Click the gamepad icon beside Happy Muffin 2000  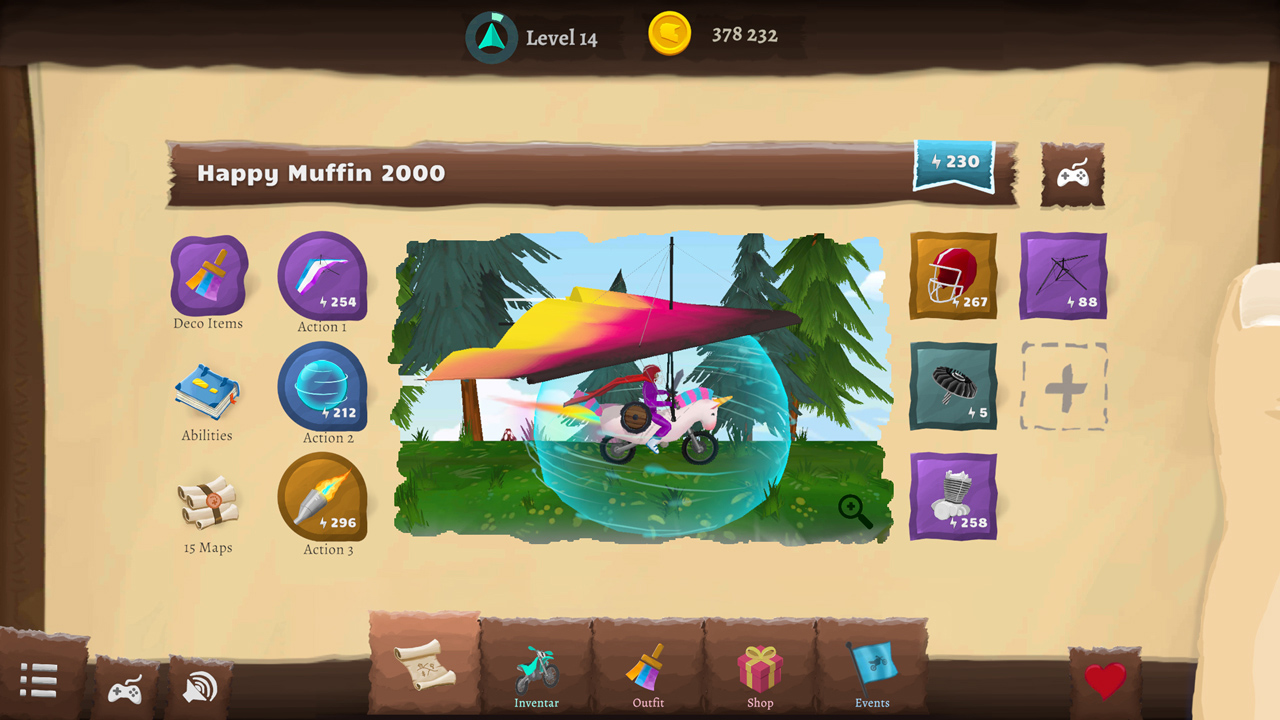(1072, 176)
